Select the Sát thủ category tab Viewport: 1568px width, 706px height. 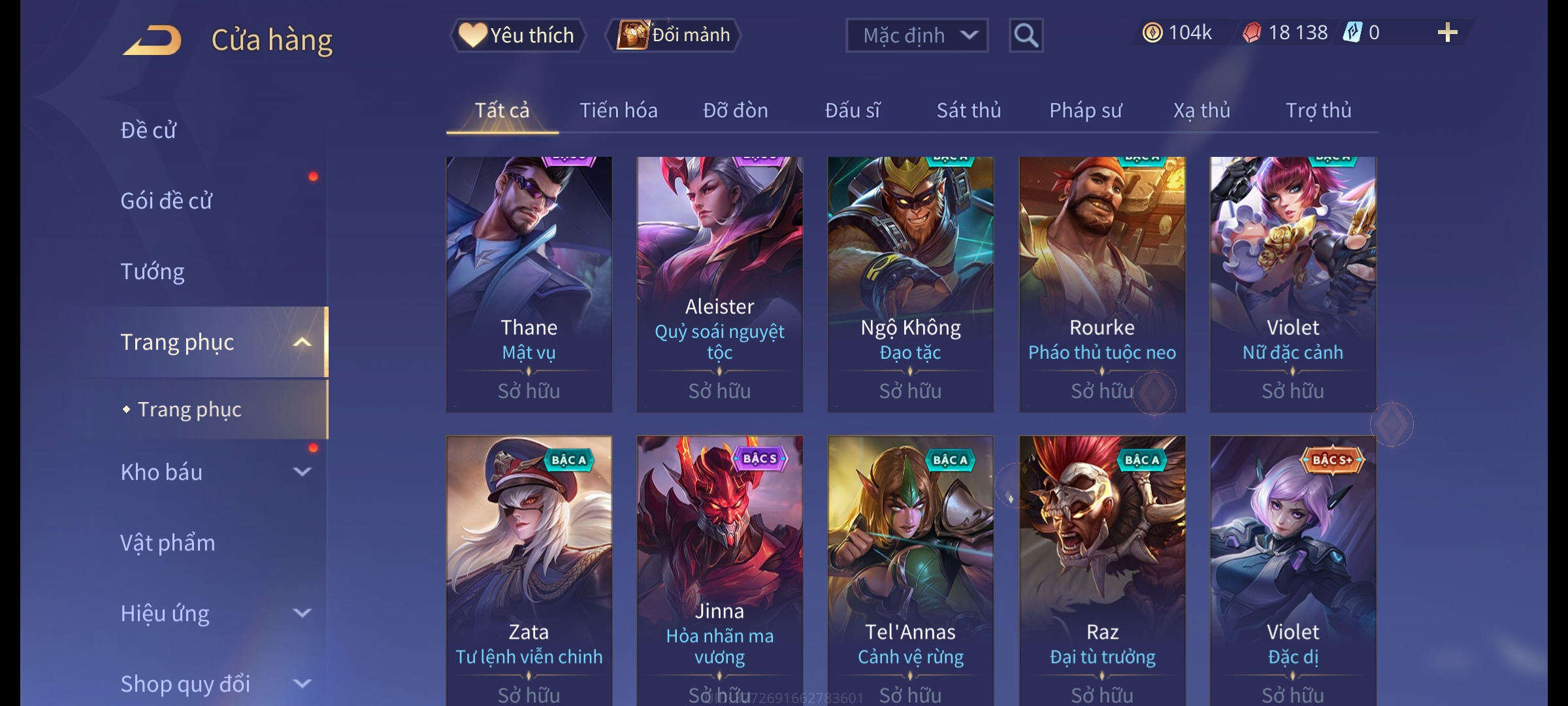click(968, 110)
